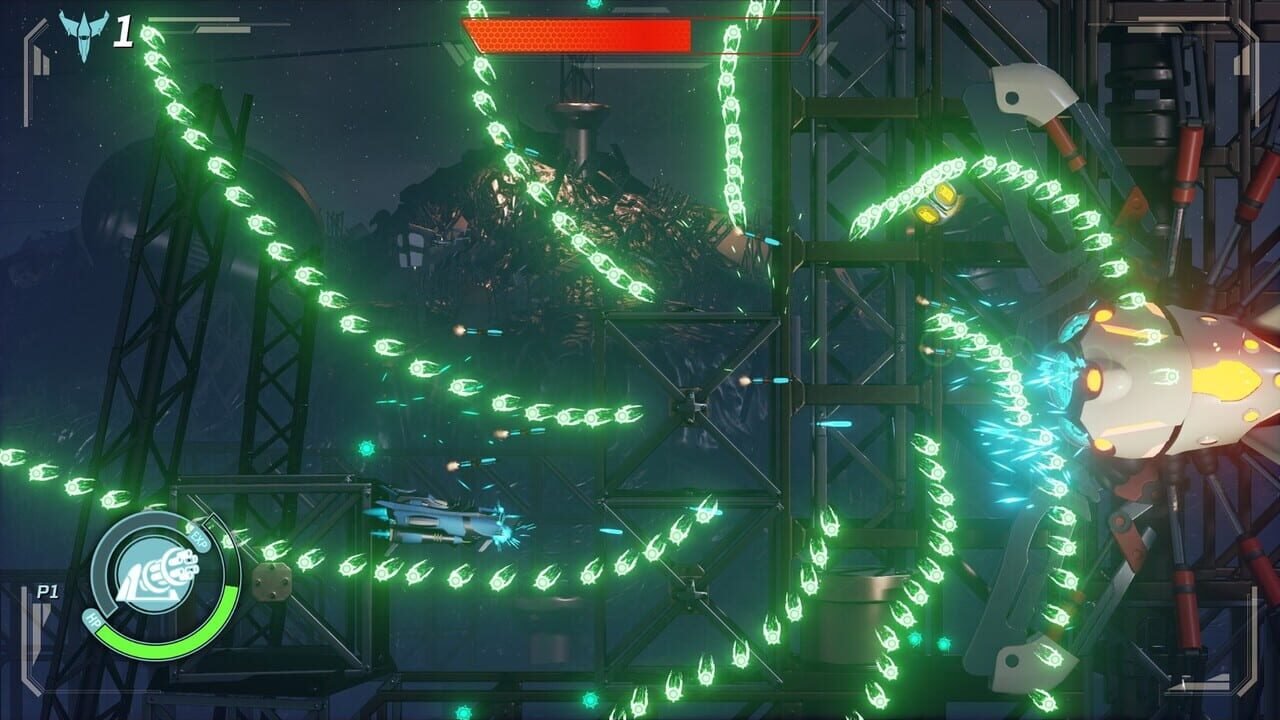This screenshot has width=1280, height=720.
Task: Select the gatling gun weapon icon
Action: pos(158,577)
